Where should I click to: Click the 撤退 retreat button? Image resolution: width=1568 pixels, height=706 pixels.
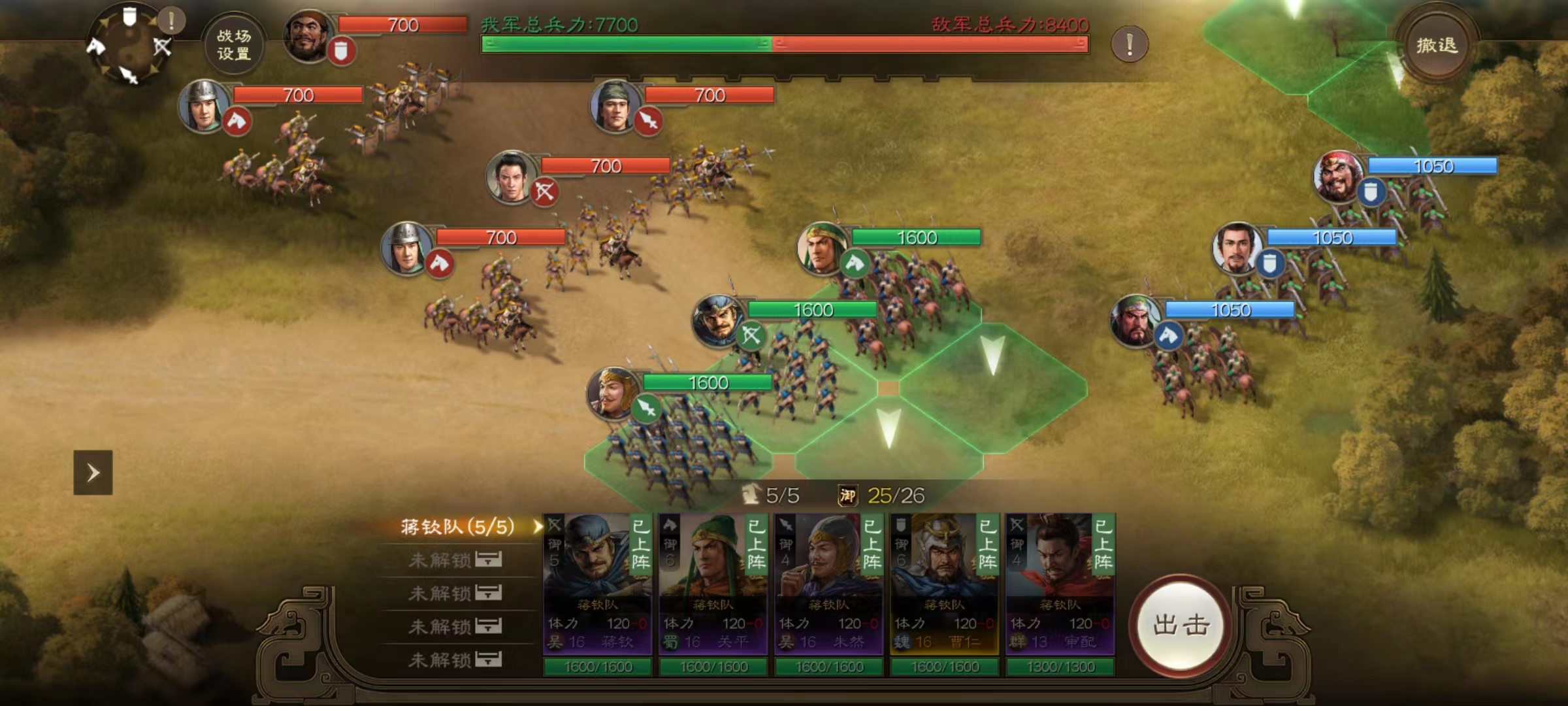click(1436, 45)
